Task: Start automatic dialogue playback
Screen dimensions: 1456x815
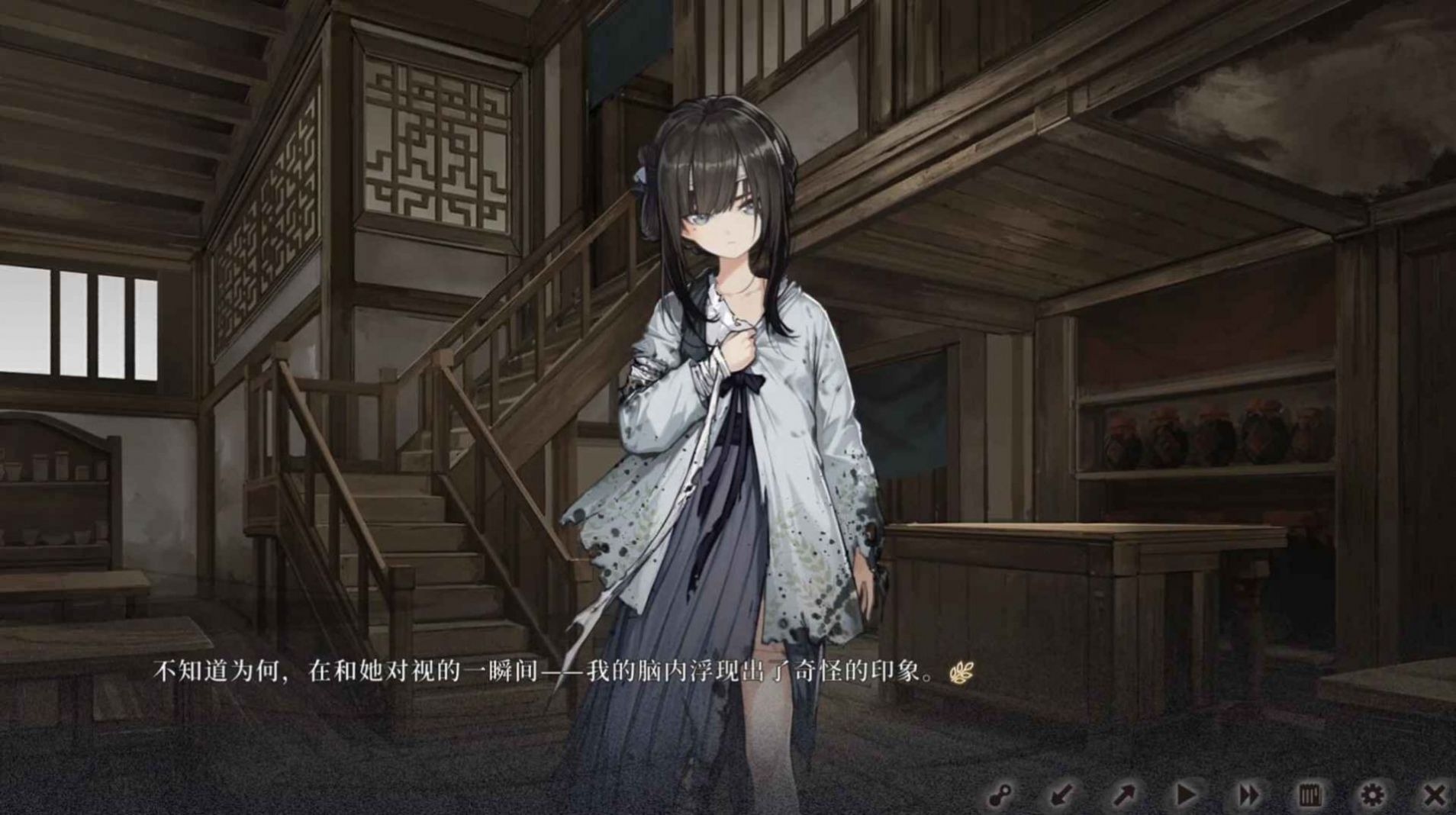Action: click(1186, 794)
